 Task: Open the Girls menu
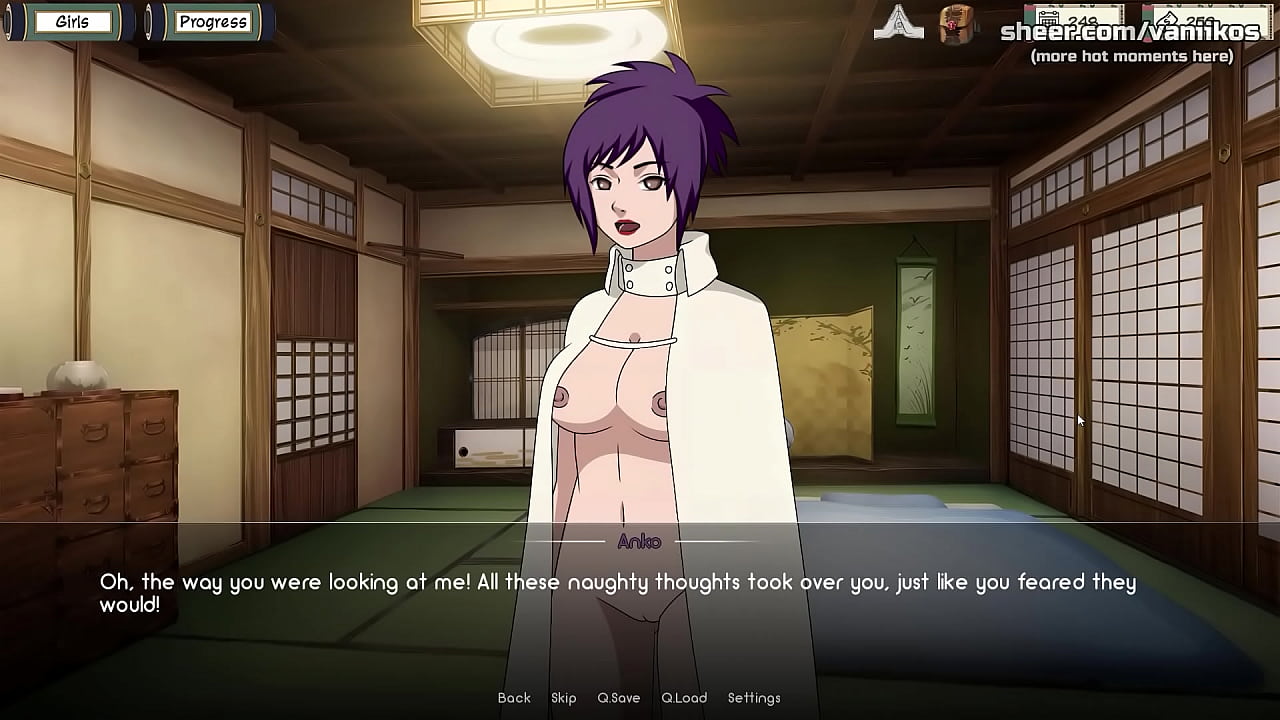click(x=71, y=22)
